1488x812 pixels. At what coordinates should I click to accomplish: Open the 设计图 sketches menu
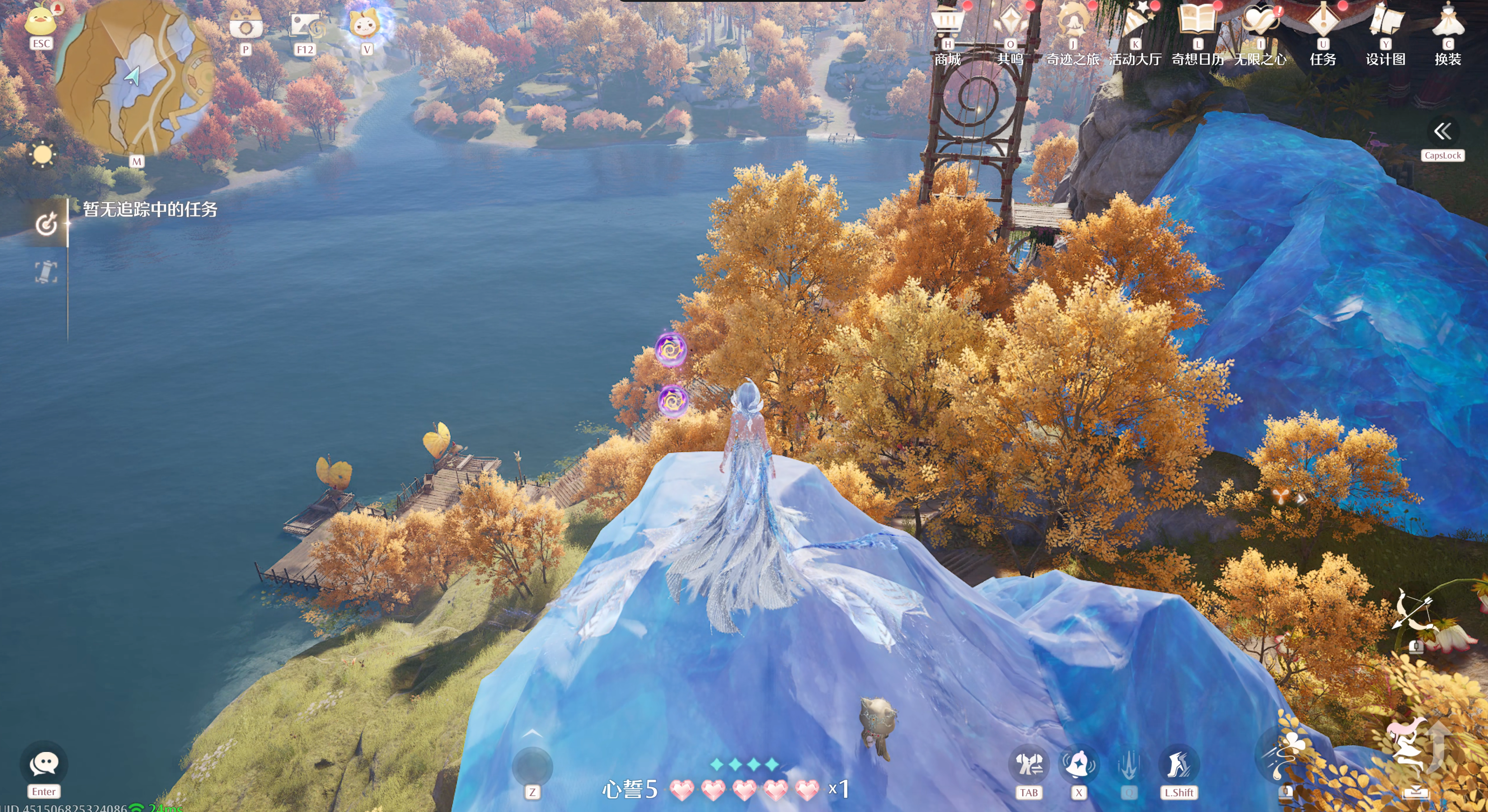1385,23
